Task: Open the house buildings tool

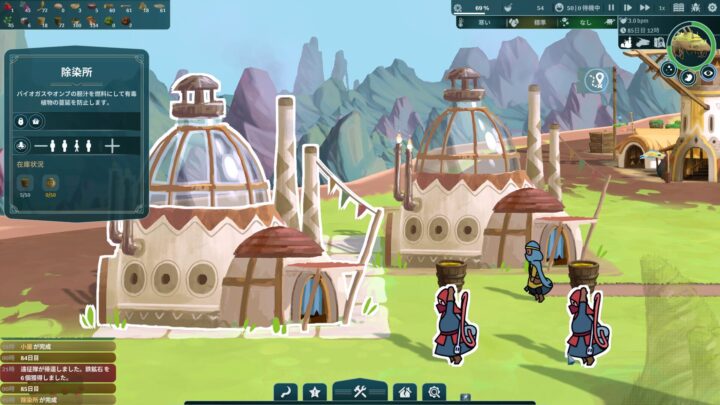Action: 404,391
